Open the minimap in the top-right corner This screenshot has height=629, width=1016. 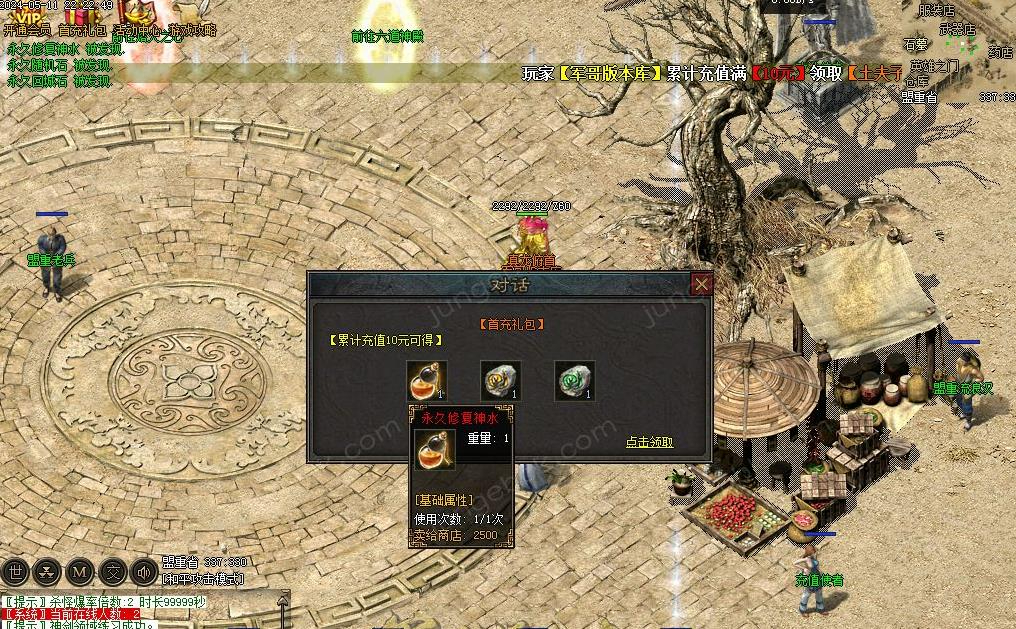tap(958, 48)
